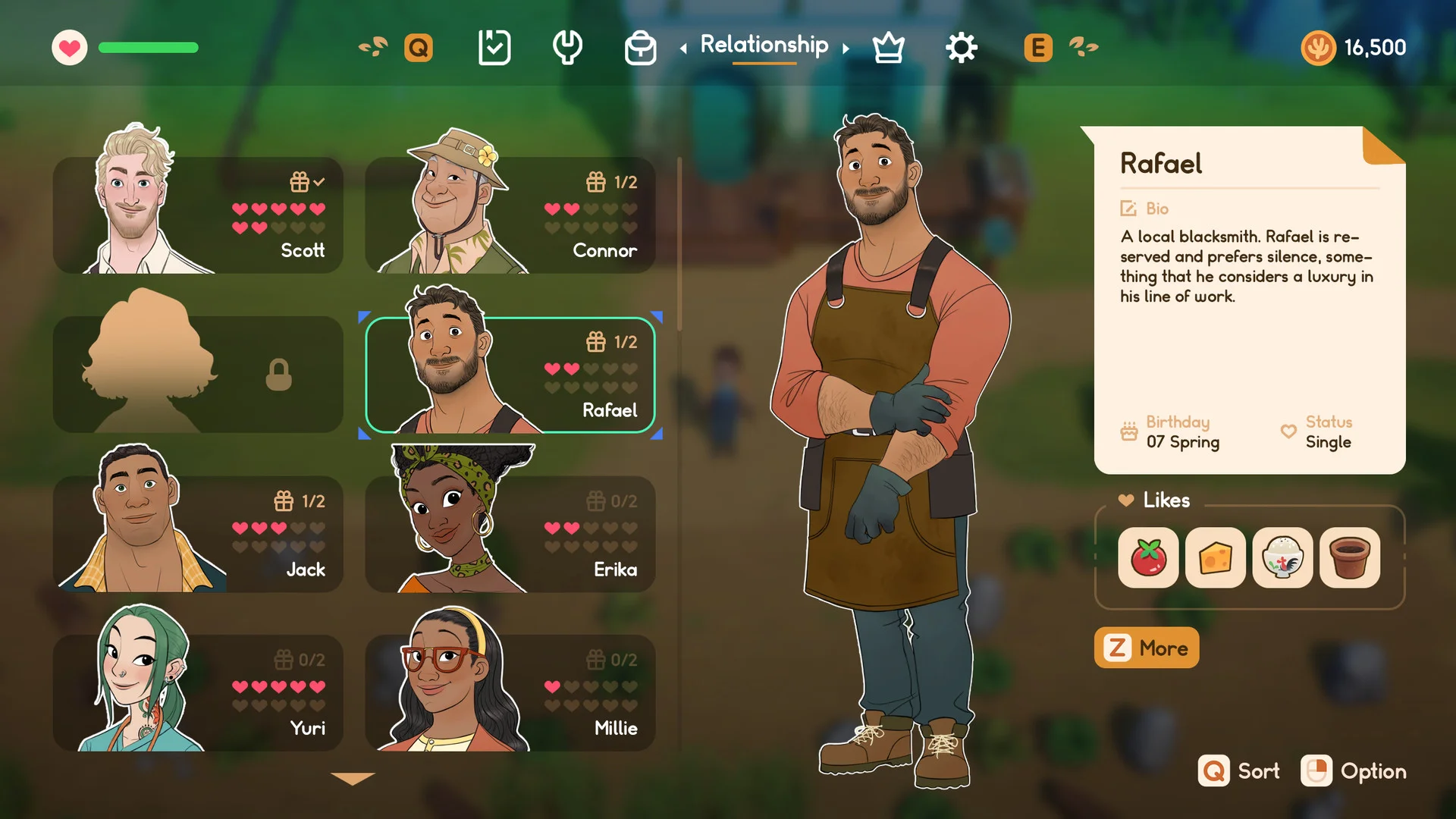Click Rafael's highlighted card
Image resolution: width=1456 pixels, height=819 pixels.
click(x=510, y=375)
